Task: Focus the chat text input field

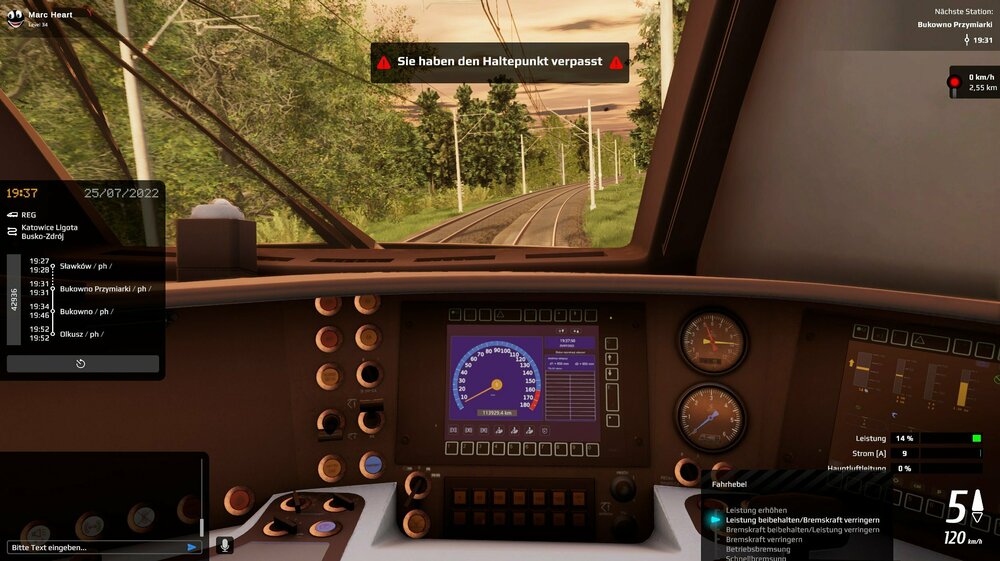Action: click(95, 547)
